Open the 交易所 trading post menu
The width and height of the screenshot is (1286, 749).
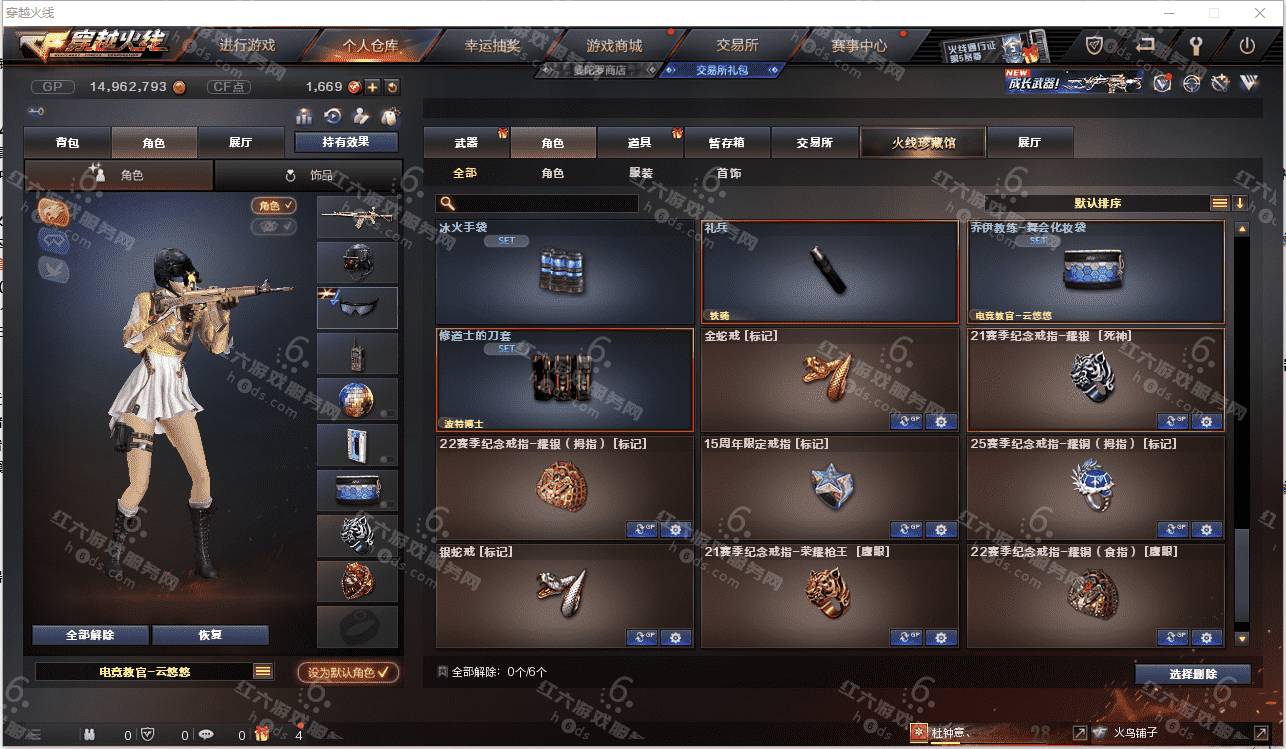737,46
